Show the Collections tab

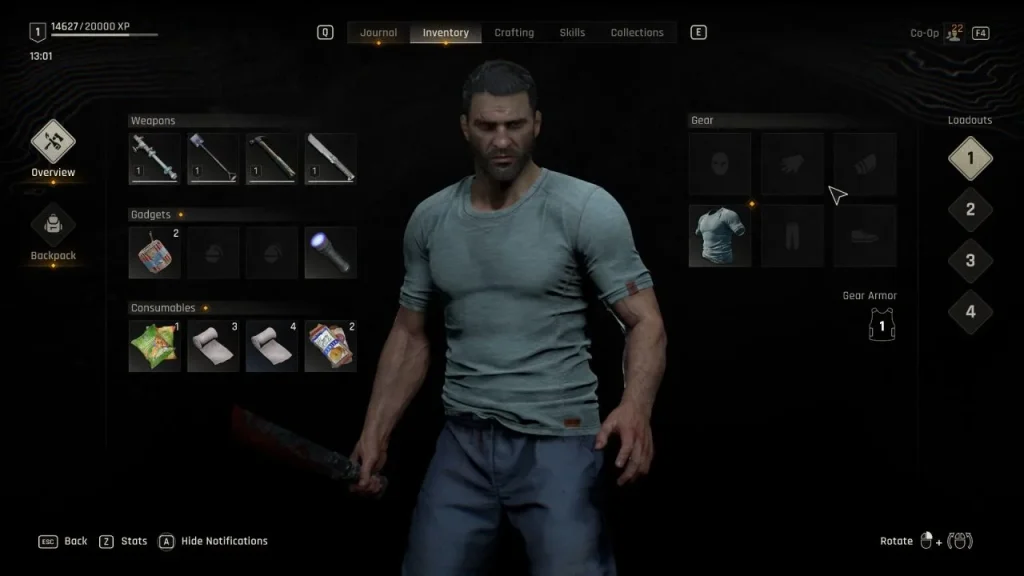coord(637,33)
